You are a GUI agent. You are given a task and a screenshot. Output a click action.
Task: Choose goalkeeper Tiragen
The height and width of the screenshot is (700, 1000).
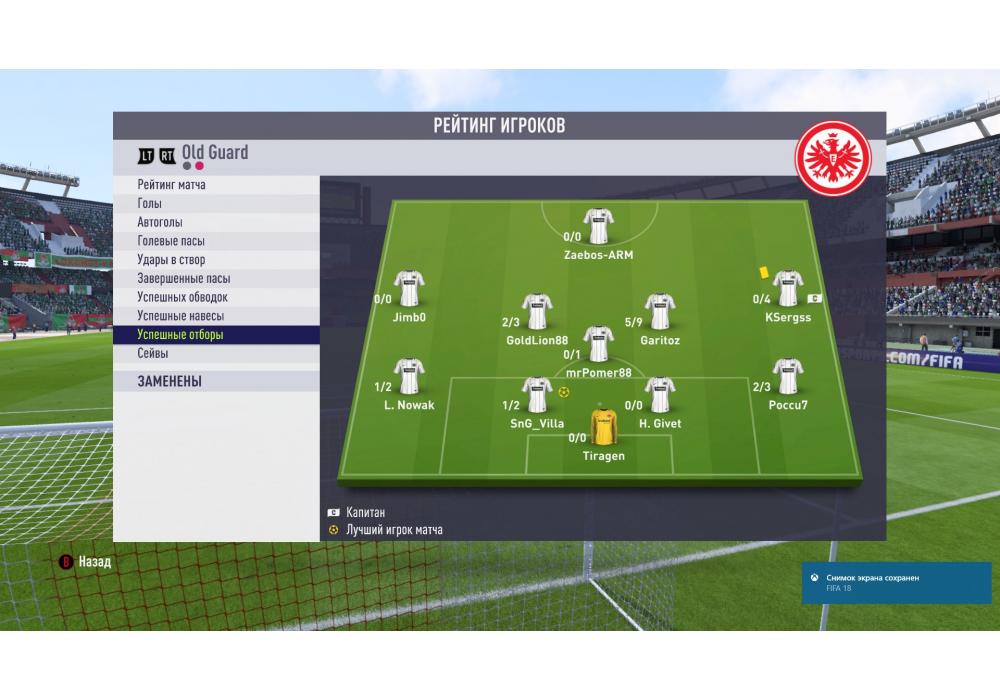(603, 428)
